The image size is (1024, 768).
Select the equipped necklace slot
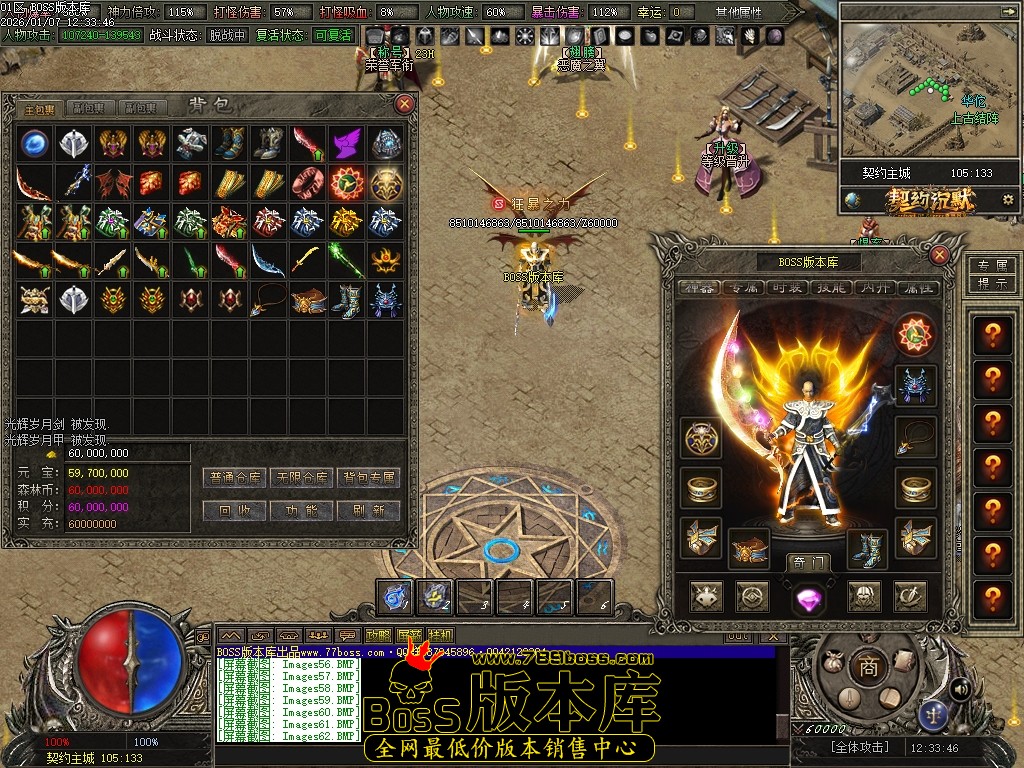[915, 437]
